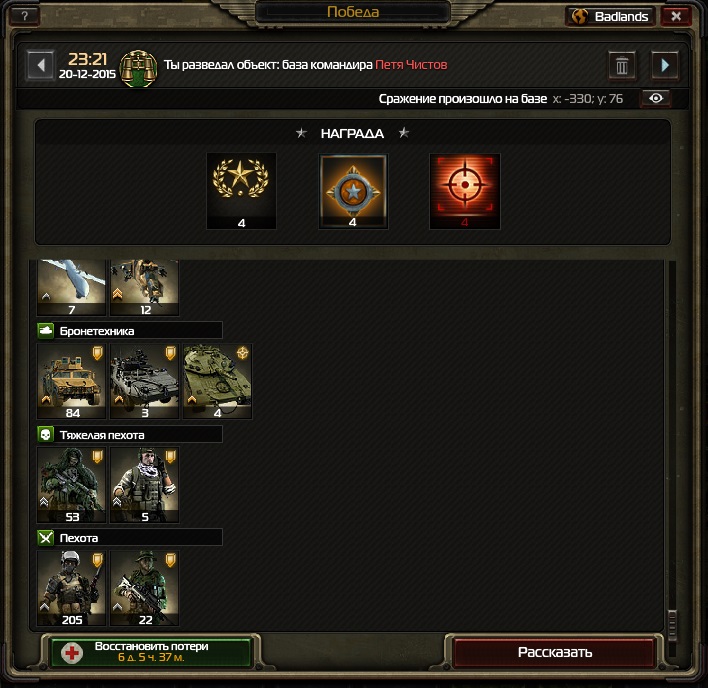Click the Рассказать share button
The image size is (708, 688).
[x=555, y=652]
